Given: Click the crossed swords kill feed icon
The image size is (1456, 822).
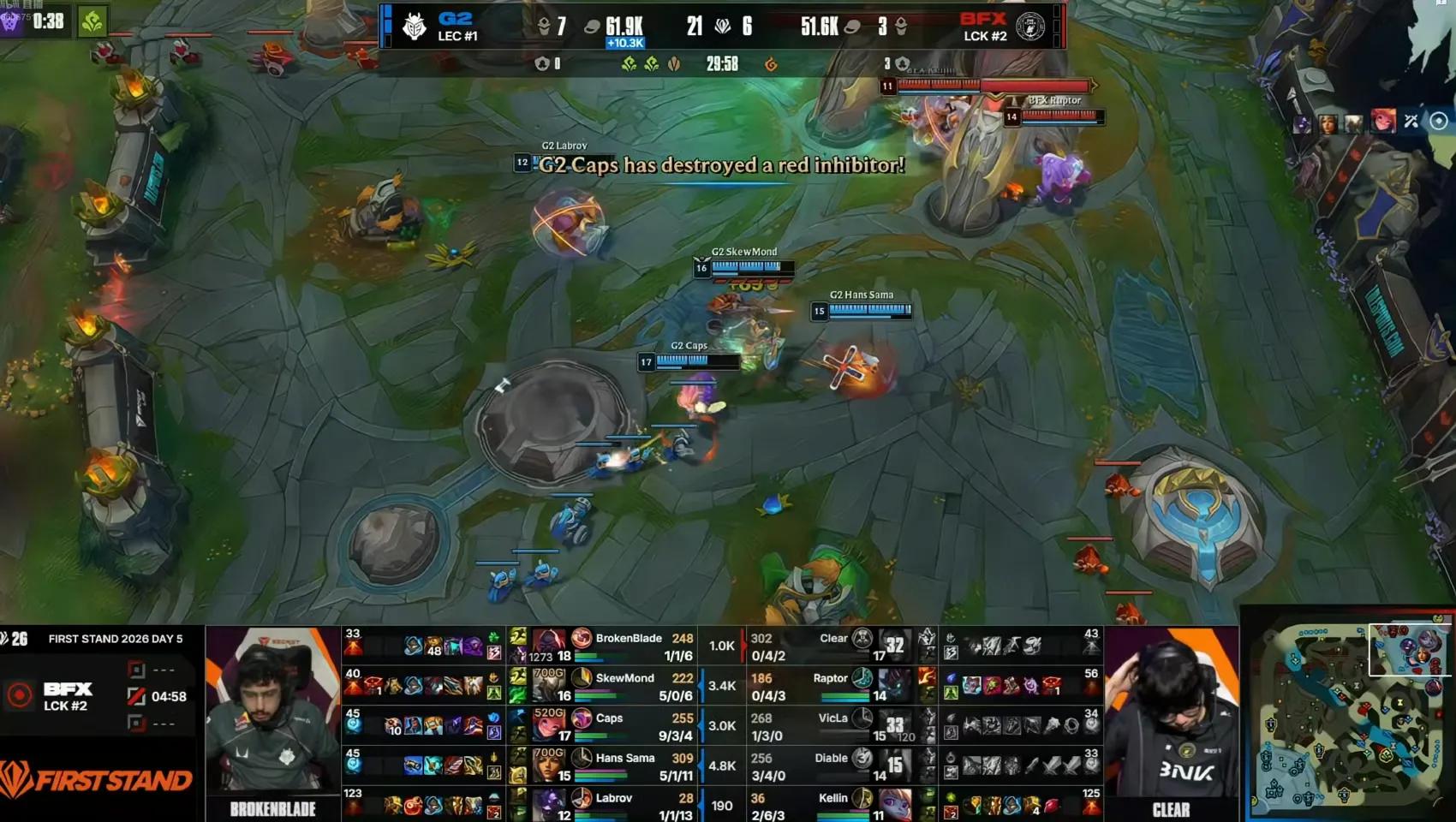Looking at the screenshot, I should [1411, 122].
